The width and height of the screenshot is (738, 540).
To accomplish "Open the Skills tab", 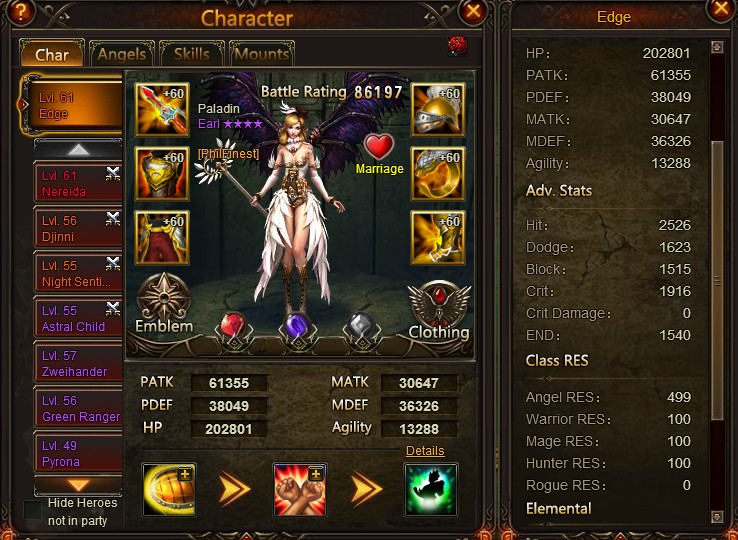I will click(191, 54).
